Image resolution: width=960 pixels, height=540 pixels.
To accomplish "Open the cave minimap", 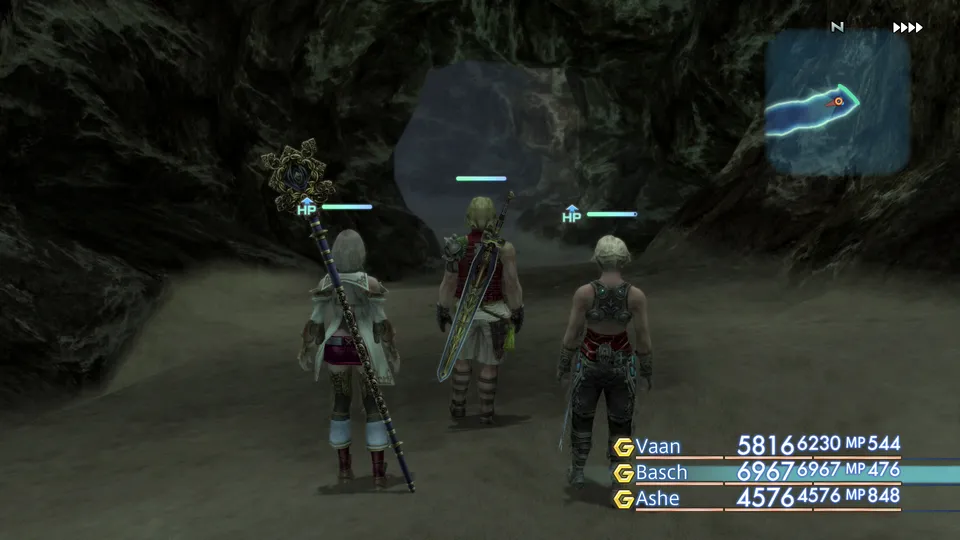I will [838, 102].
